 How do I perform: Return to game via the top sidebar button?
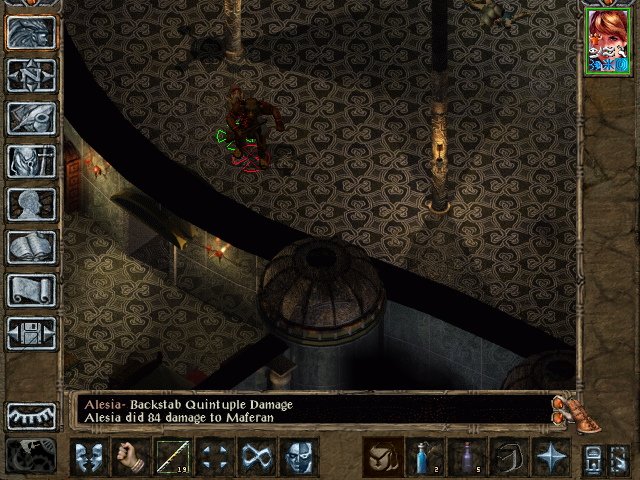pos(31,33)
